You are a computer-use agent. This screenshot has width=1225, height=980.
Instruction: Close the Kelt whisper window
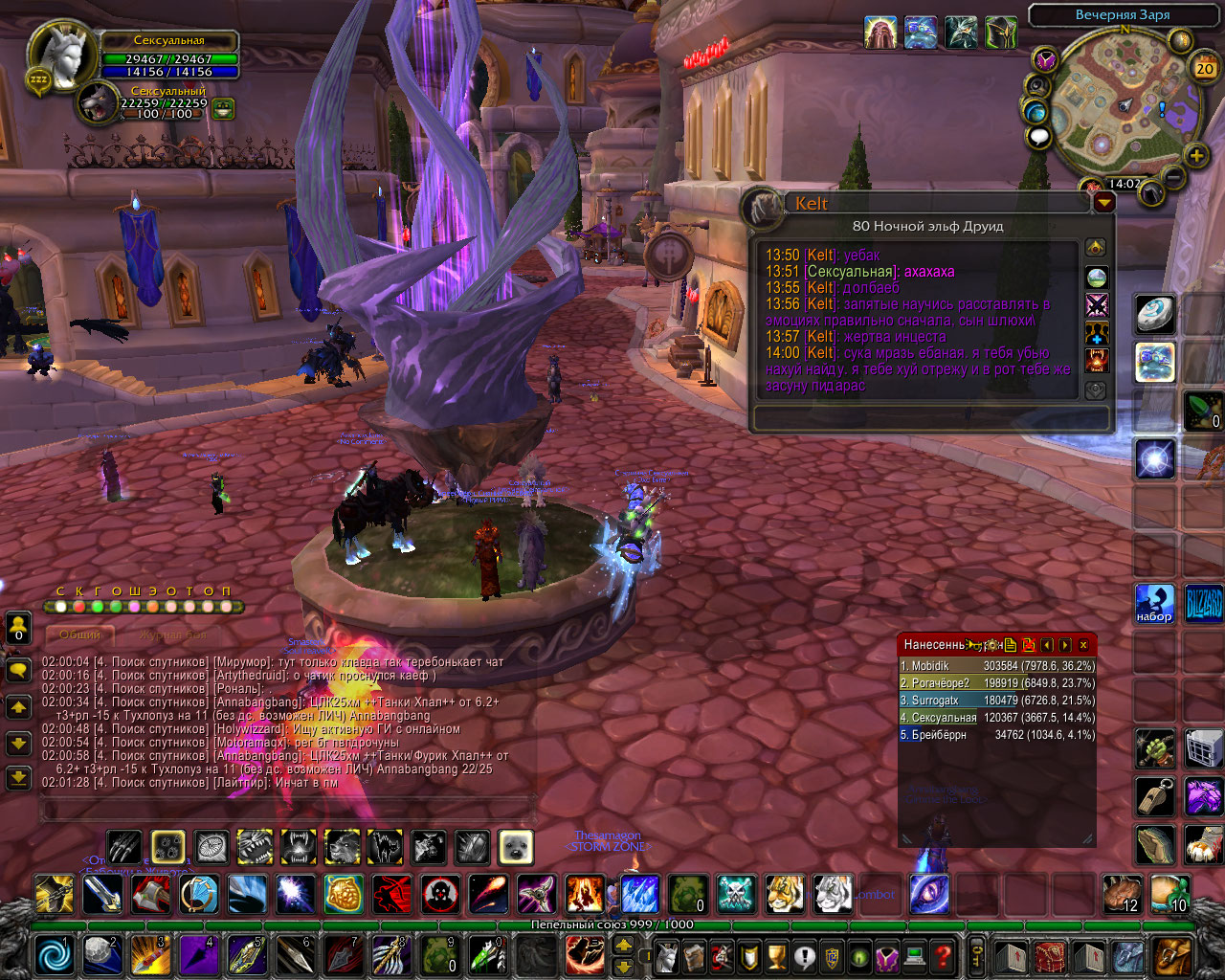[1104, 202]
